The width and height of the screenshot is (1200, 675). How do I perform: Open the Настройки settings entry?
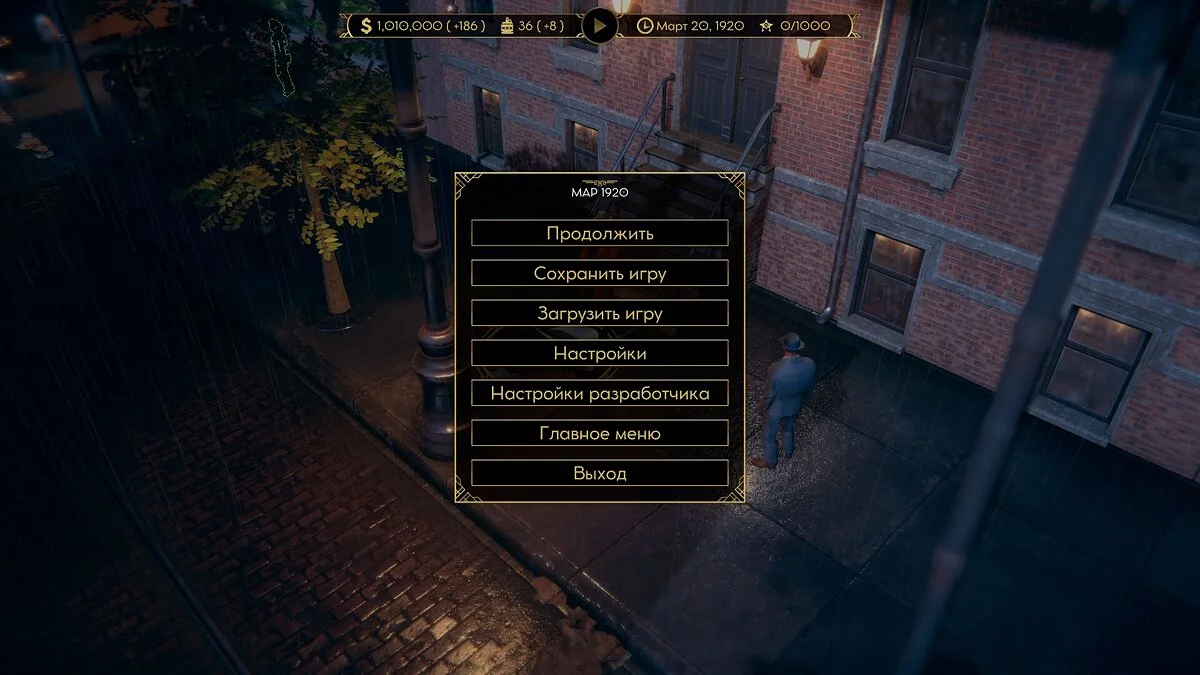click(600, 353)
